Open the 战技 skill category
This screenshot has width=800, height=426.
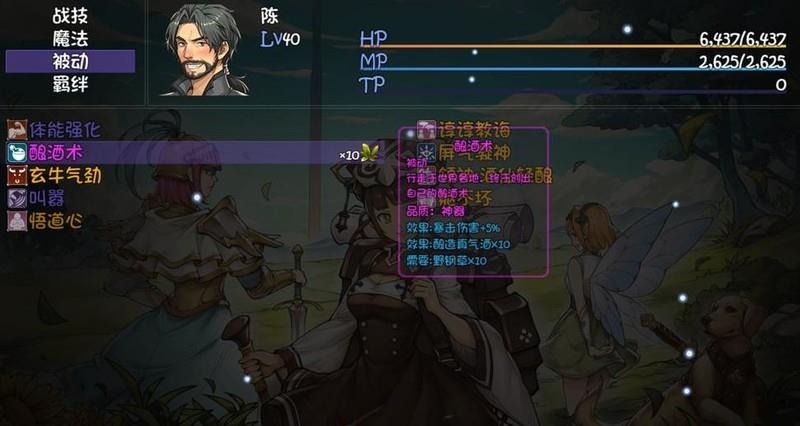[70, 16]
